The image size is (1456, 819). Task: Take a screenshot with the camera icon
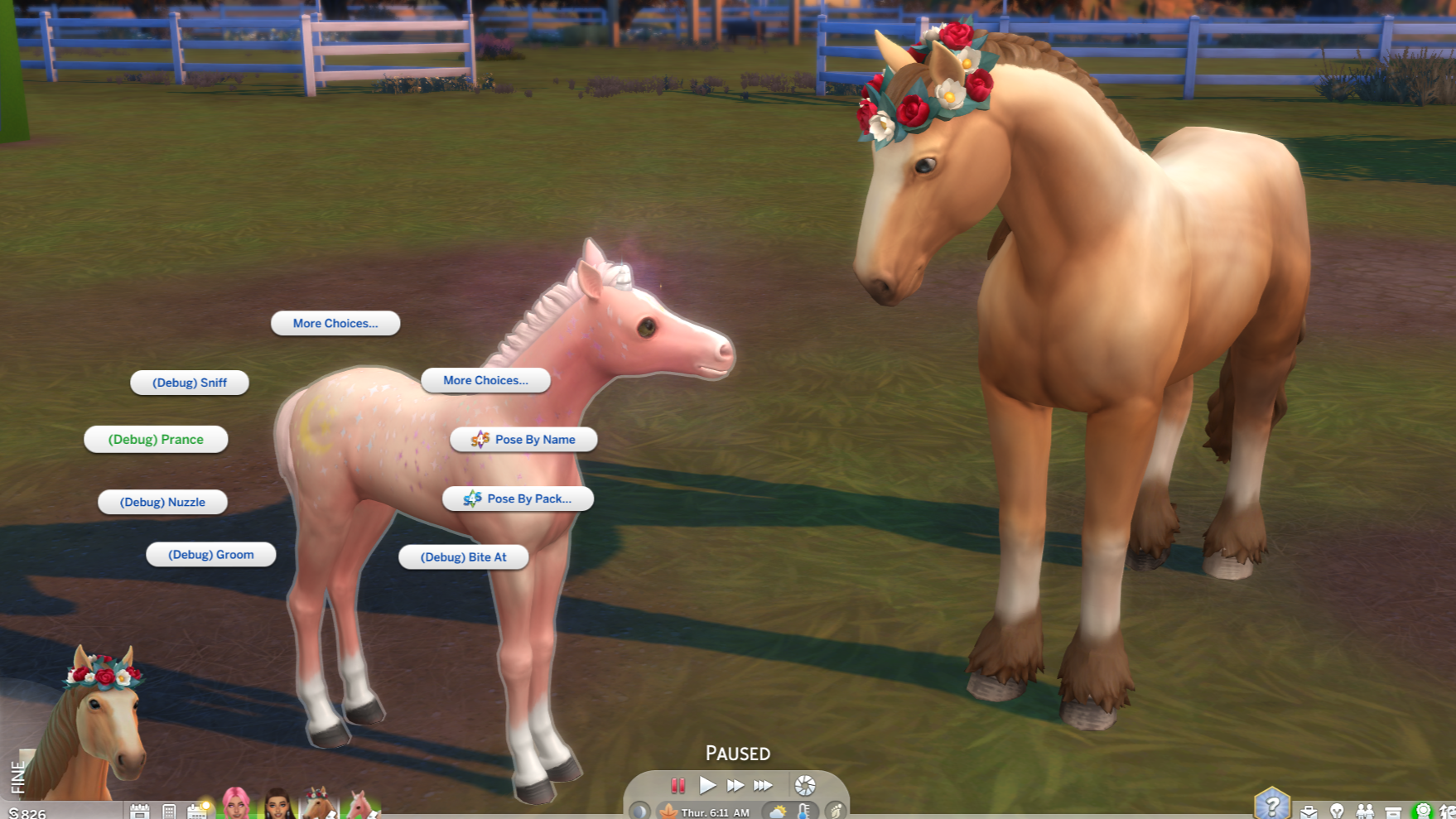[804, 785]
